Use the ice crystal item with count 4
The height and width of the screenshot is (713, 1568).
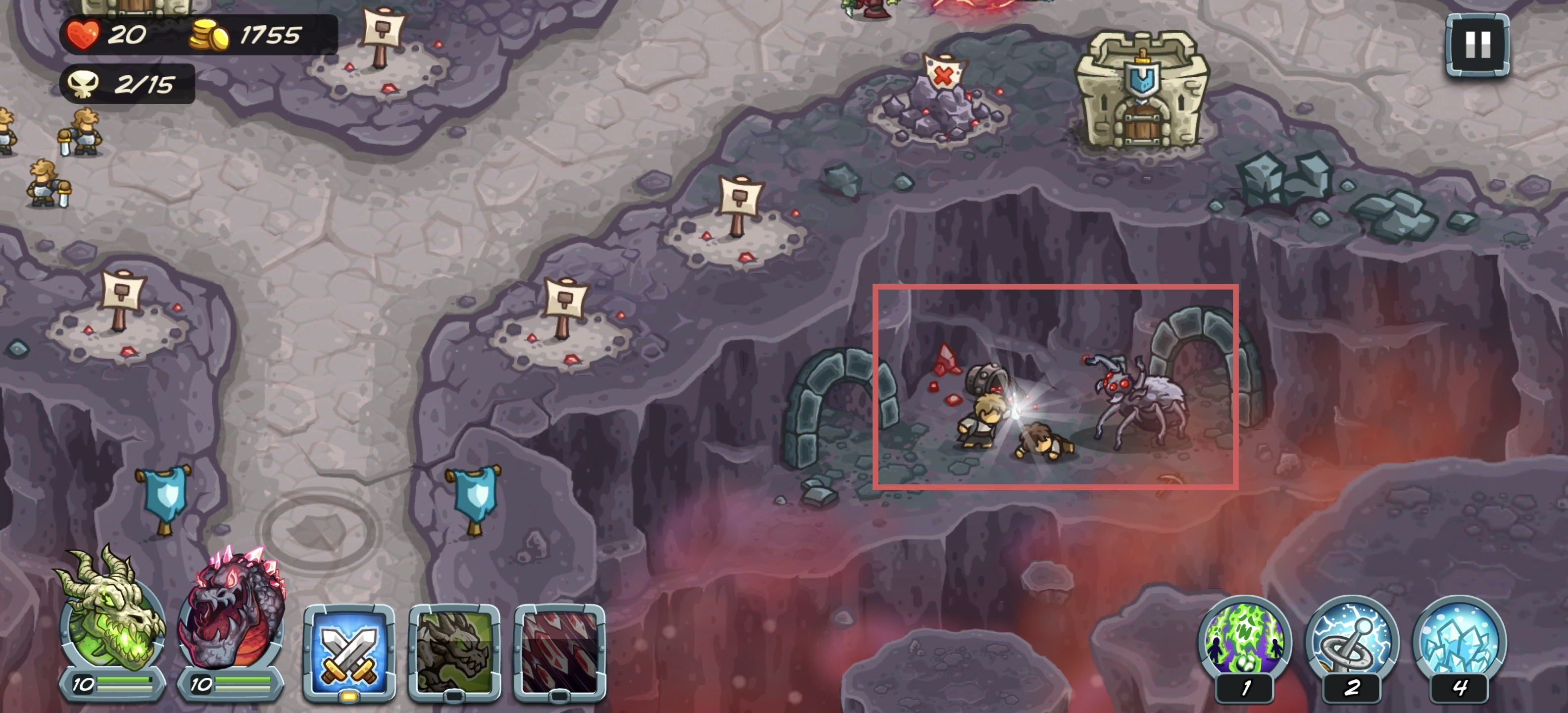tap(1459, 638)
